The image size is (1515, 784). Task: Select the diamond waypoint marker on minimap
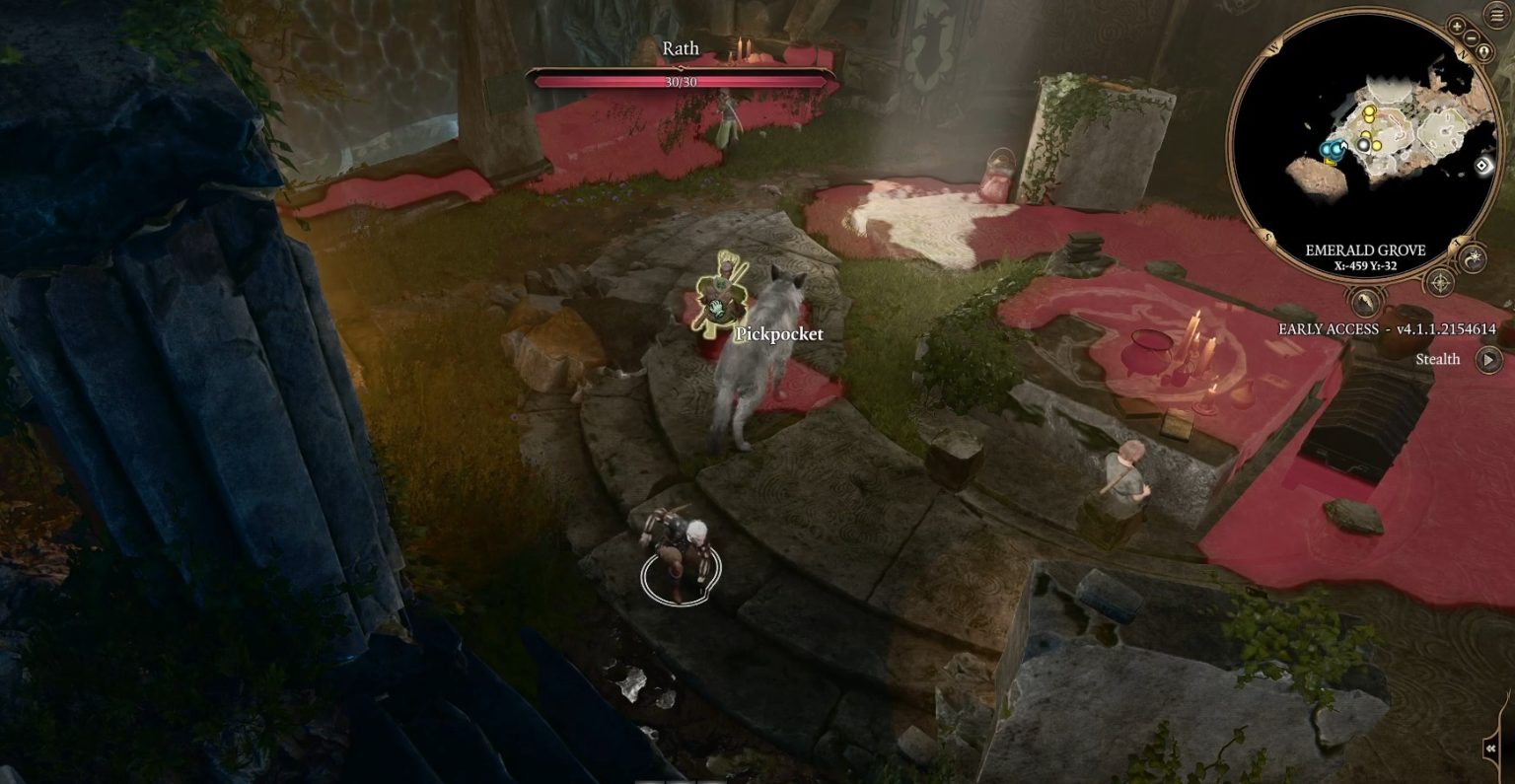click(1482, 166)
